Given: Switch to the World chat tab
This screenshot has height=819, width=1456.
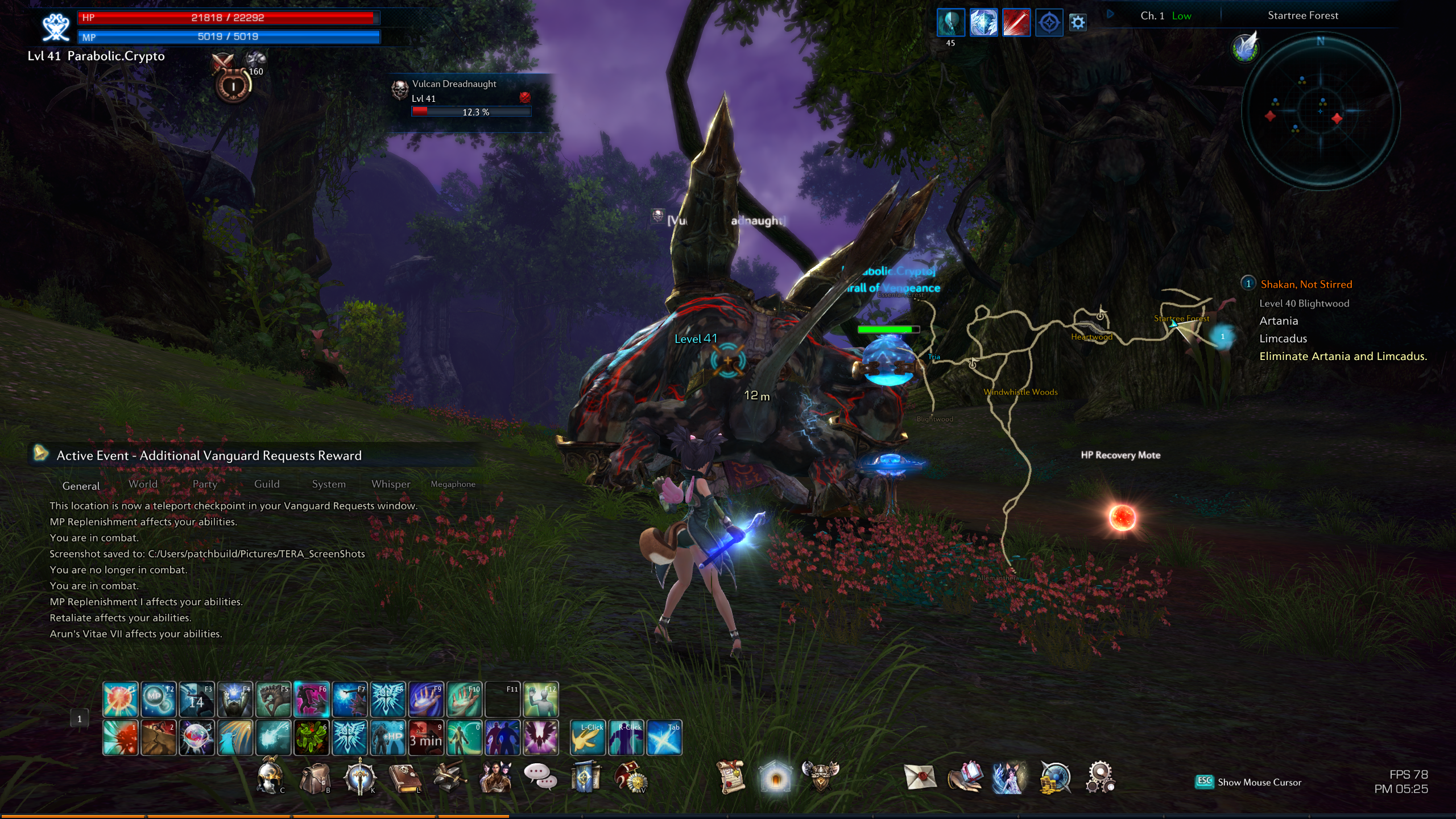Looking at the screenshot, I should [143, 484].
